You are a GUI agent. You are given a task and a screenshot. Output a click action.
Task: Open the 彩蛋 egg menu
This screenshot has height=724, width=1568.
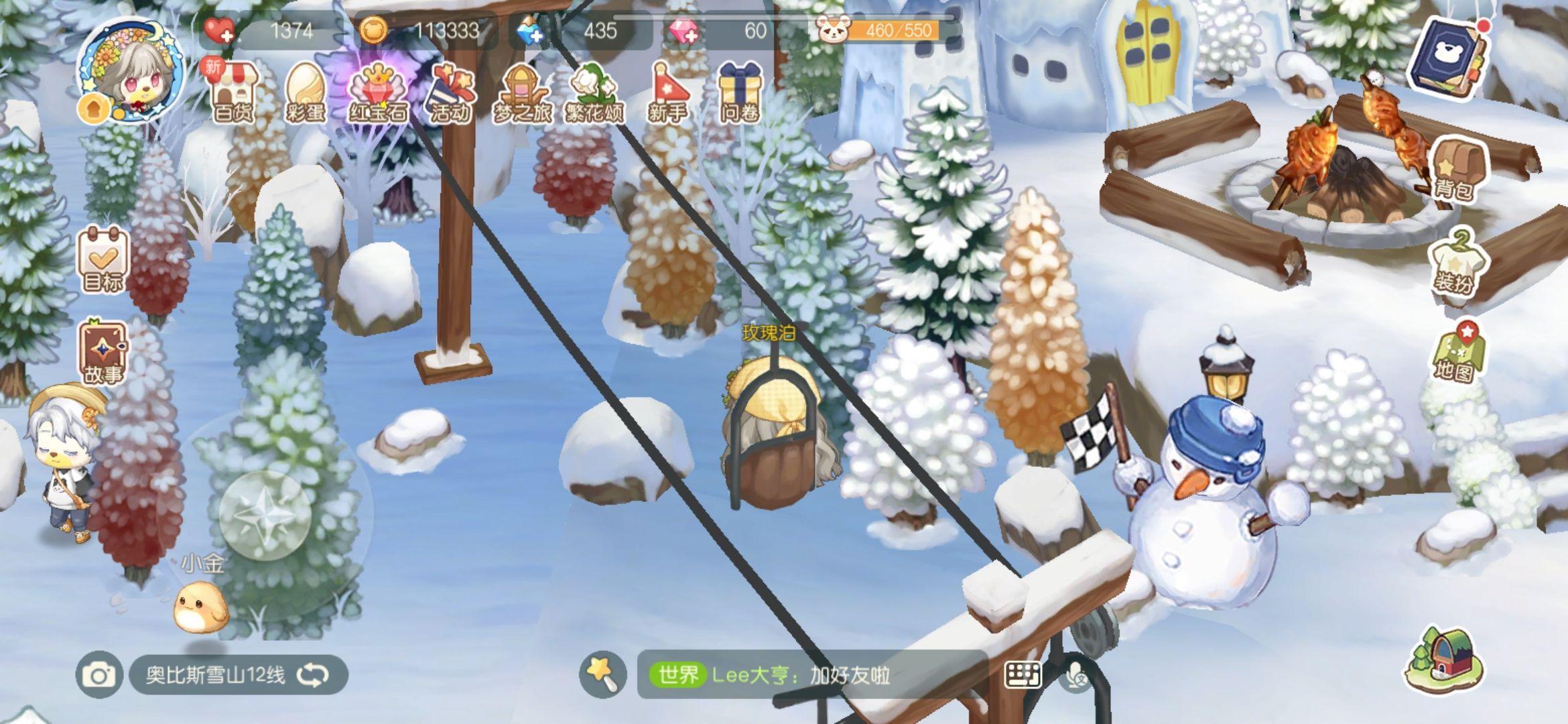point(306,93)
